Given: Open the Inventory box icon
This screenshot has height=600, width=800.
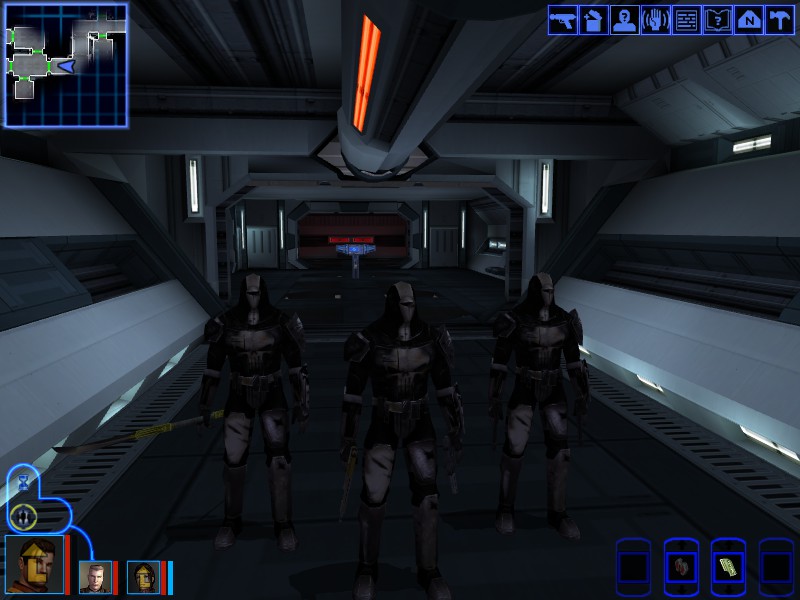Looking at the screenshot, I should (x=594, y=20).
